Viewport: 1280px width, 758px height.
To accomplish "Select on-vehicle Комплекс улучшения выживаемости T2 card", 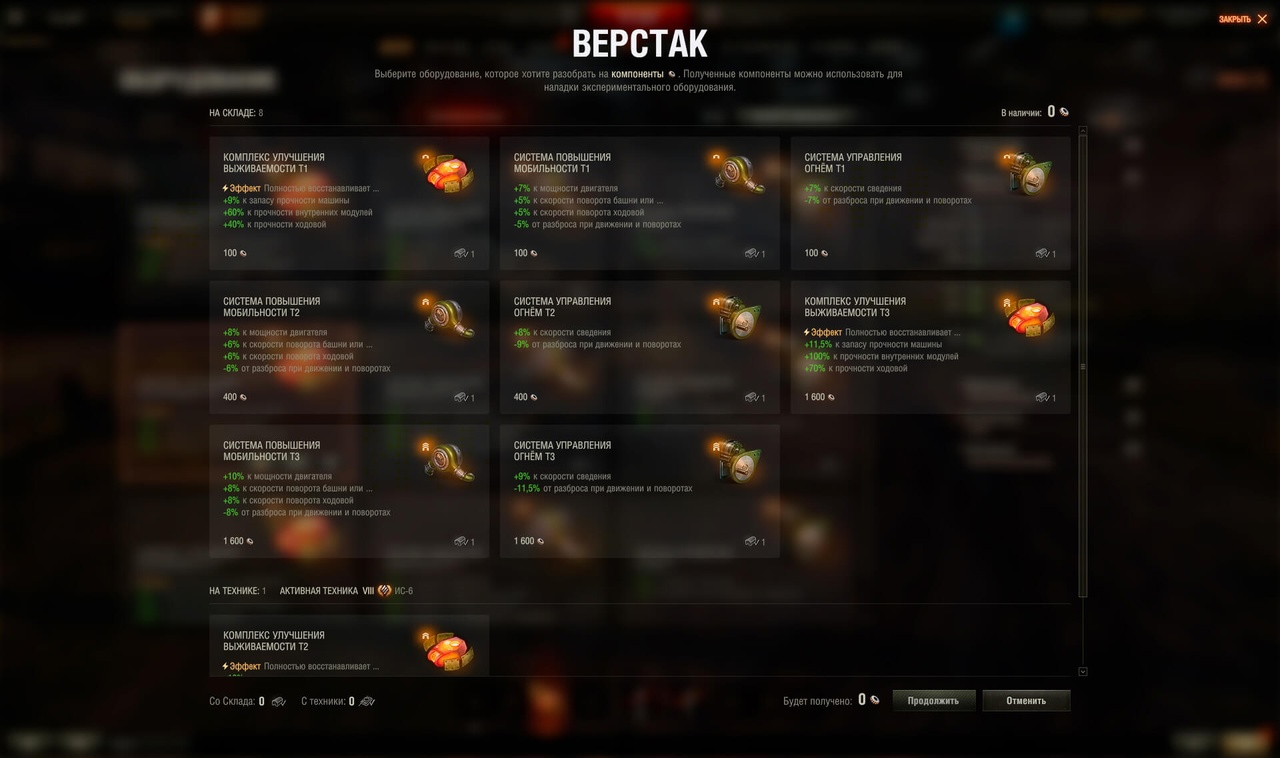I will click(x=349, y=646).
